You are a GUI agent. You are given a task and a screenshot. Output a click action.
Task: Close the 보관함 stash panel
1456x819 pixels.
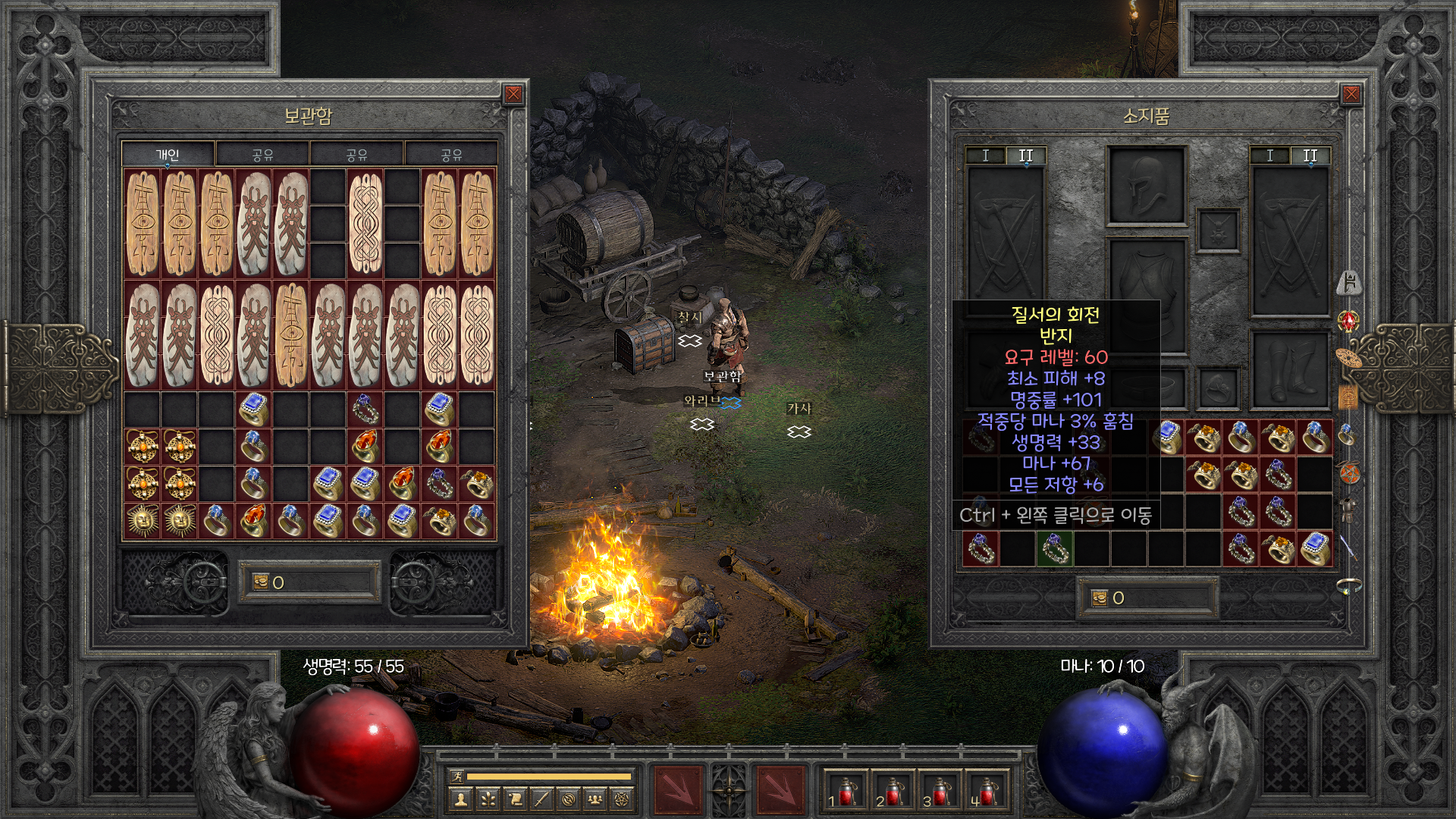point(513,94)
